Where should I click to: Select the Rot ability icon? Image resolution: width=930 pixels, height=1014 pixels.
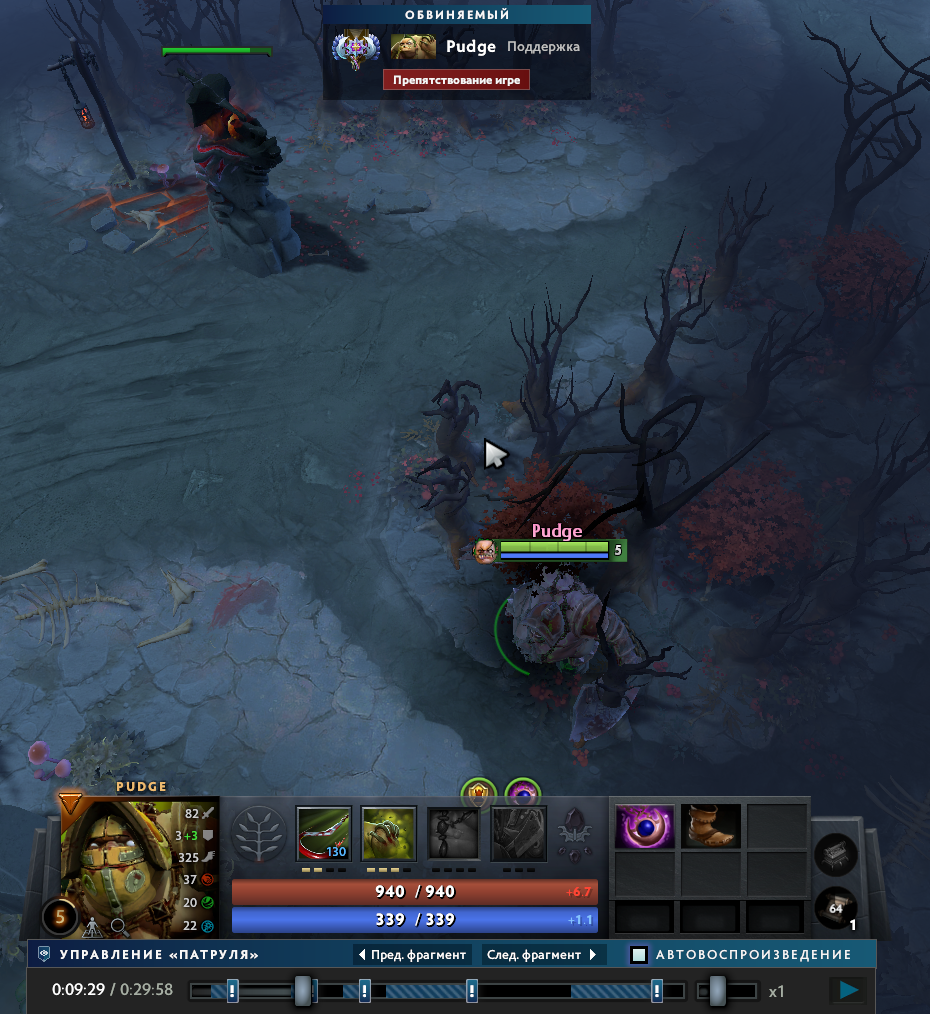point(388,834)
